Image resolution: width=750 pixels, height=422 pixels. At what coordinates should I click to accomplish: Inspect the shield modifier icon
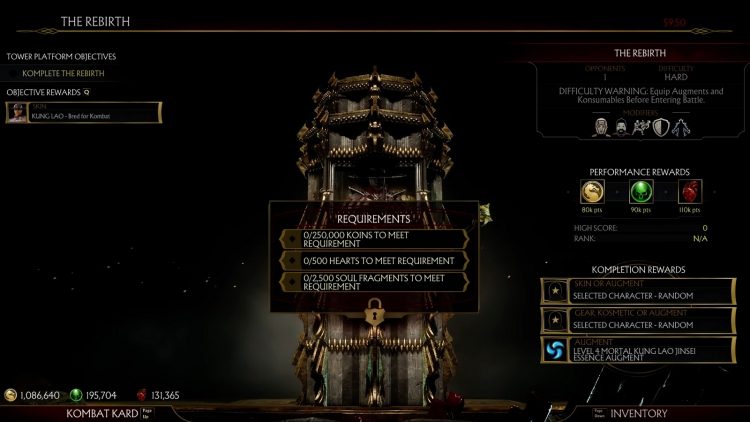coord(660,127)
